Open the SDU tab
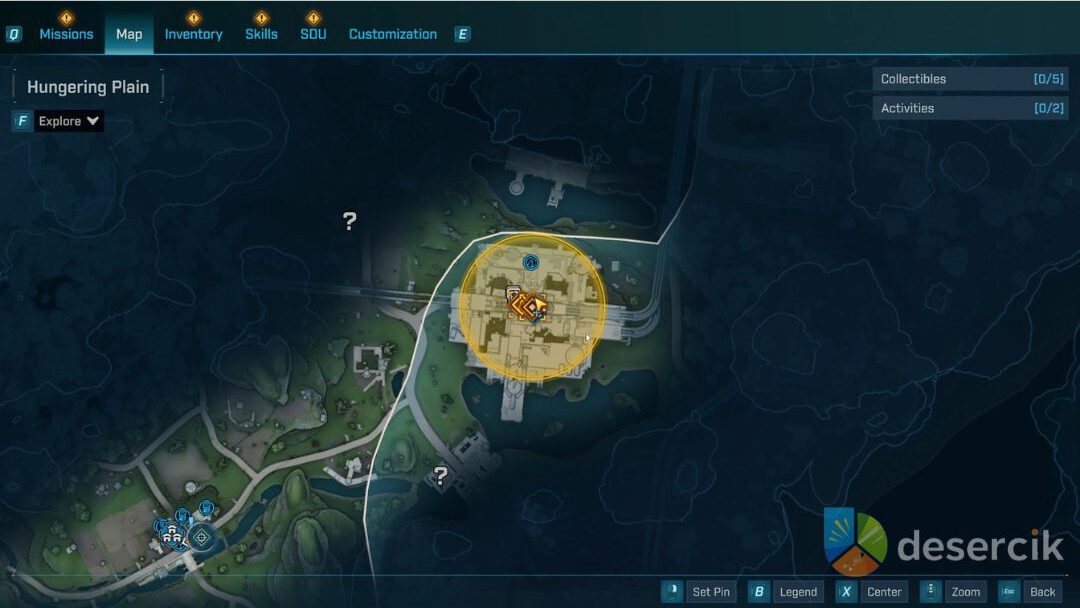 point(313,34)
